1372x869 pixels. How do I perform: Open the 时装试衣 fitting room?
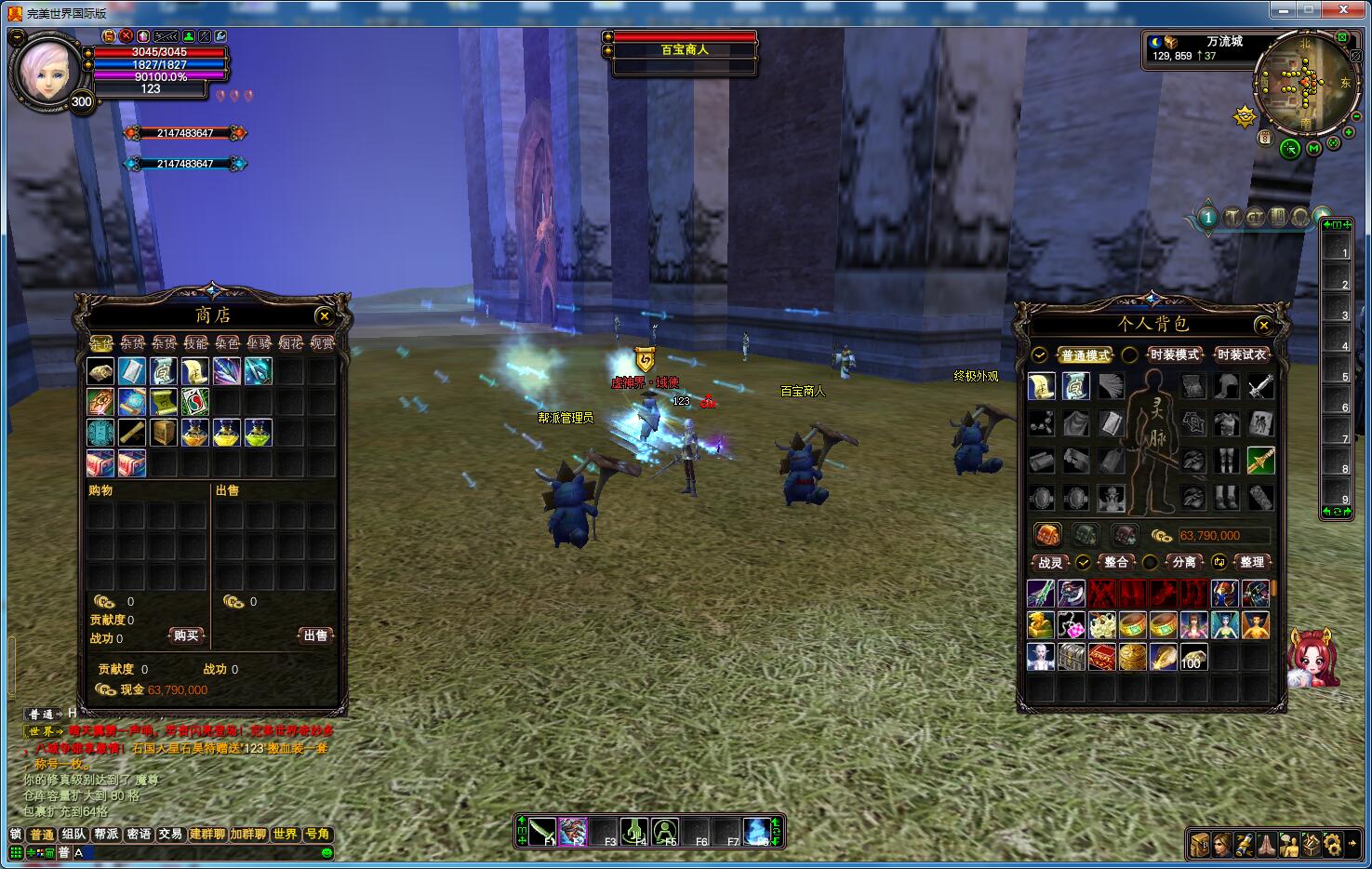pos(1241,354)
